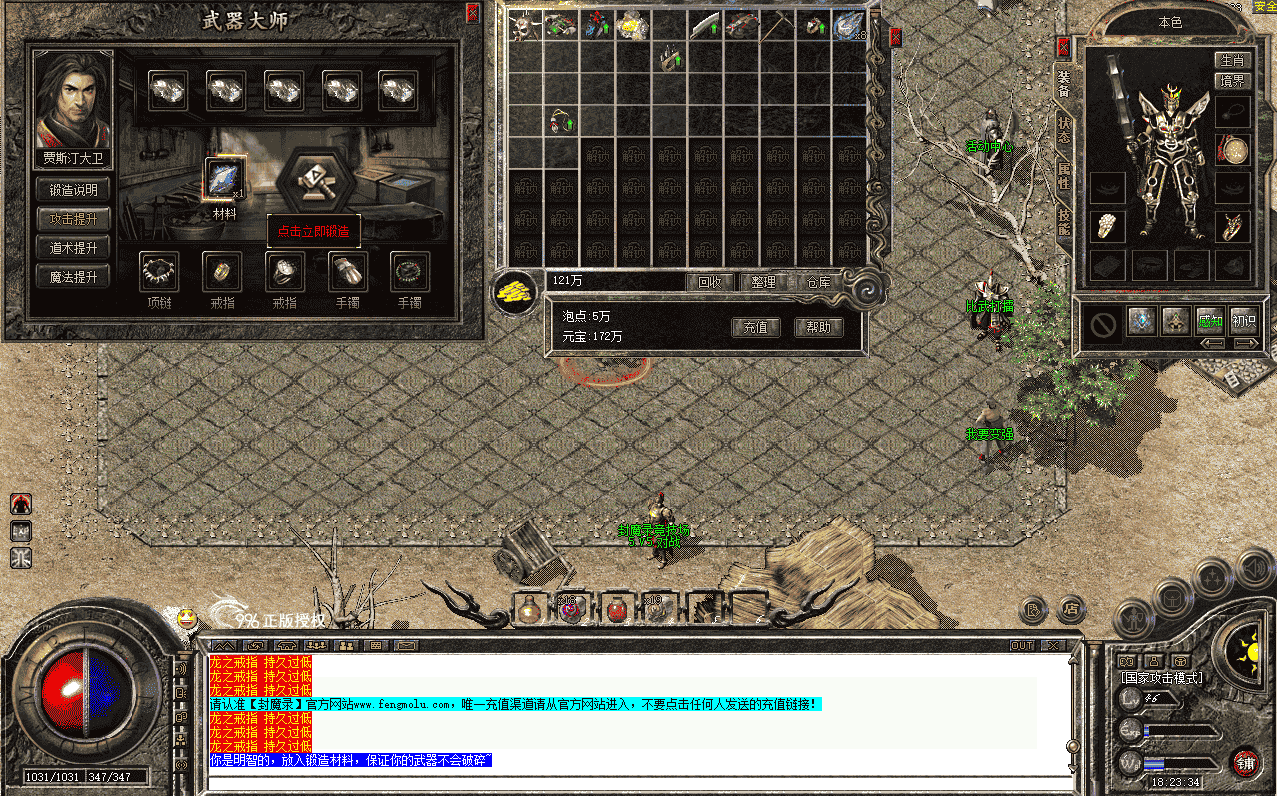Choose the 魔法提升 magic upgrade option
The width and height of the screenshot is (1277, 796).
click(74, 277)
